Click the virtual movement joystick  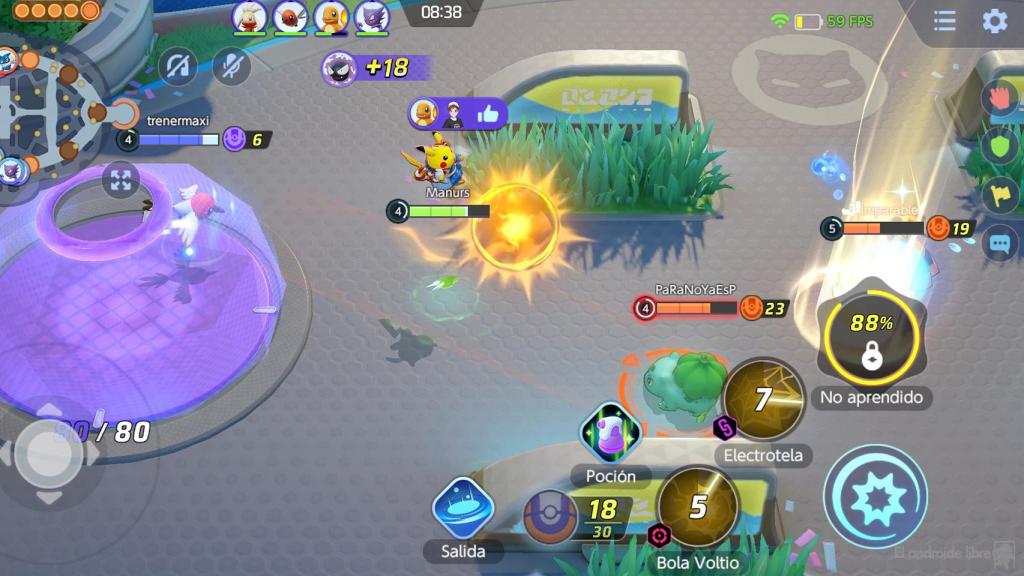[x=48, y=455]
